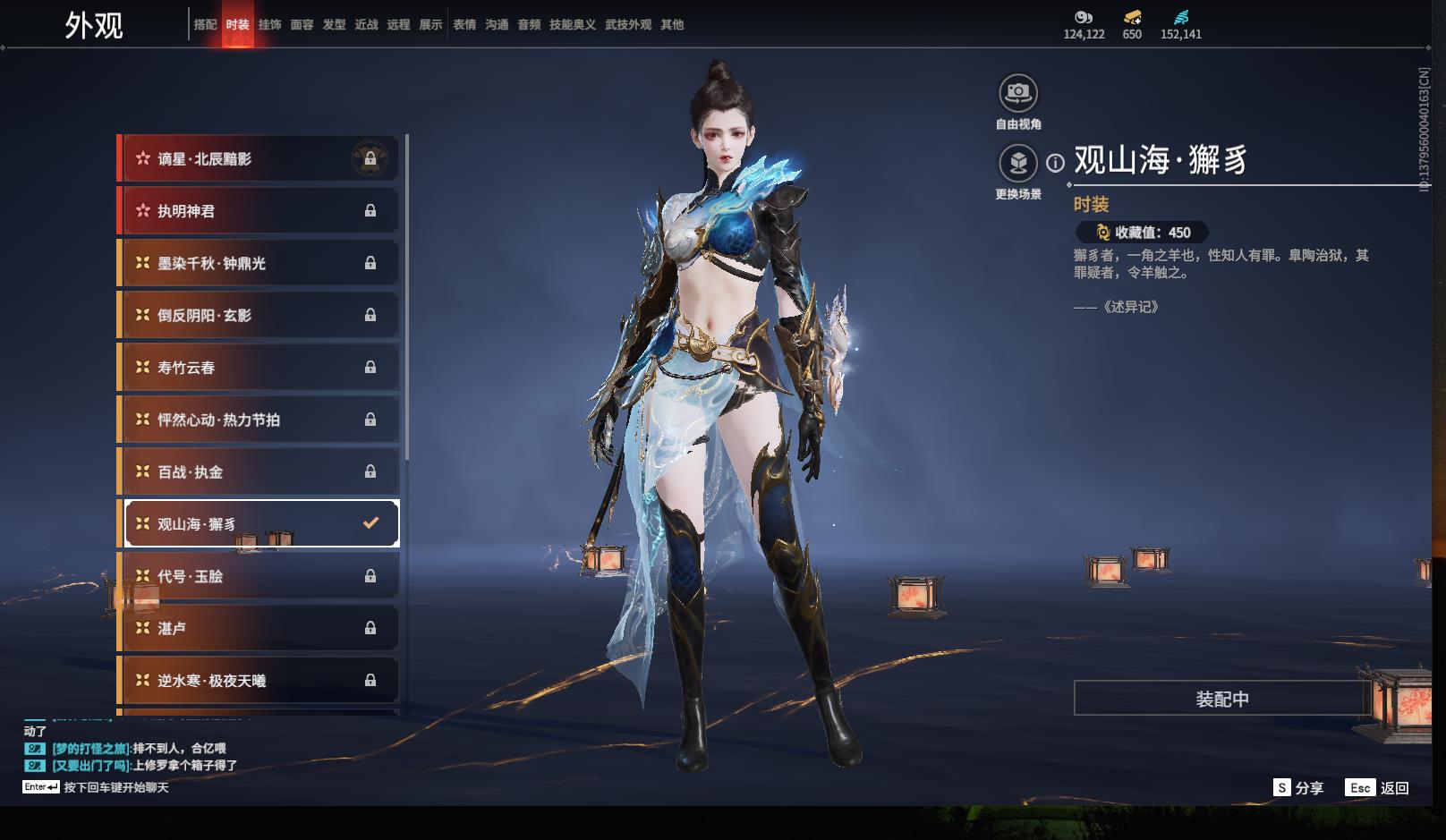Activate the 自由视角 free camera icon
Image resolution: width=1446 pixels, height=840 pixels.
pyautogui.click(x=1018, y=93)
